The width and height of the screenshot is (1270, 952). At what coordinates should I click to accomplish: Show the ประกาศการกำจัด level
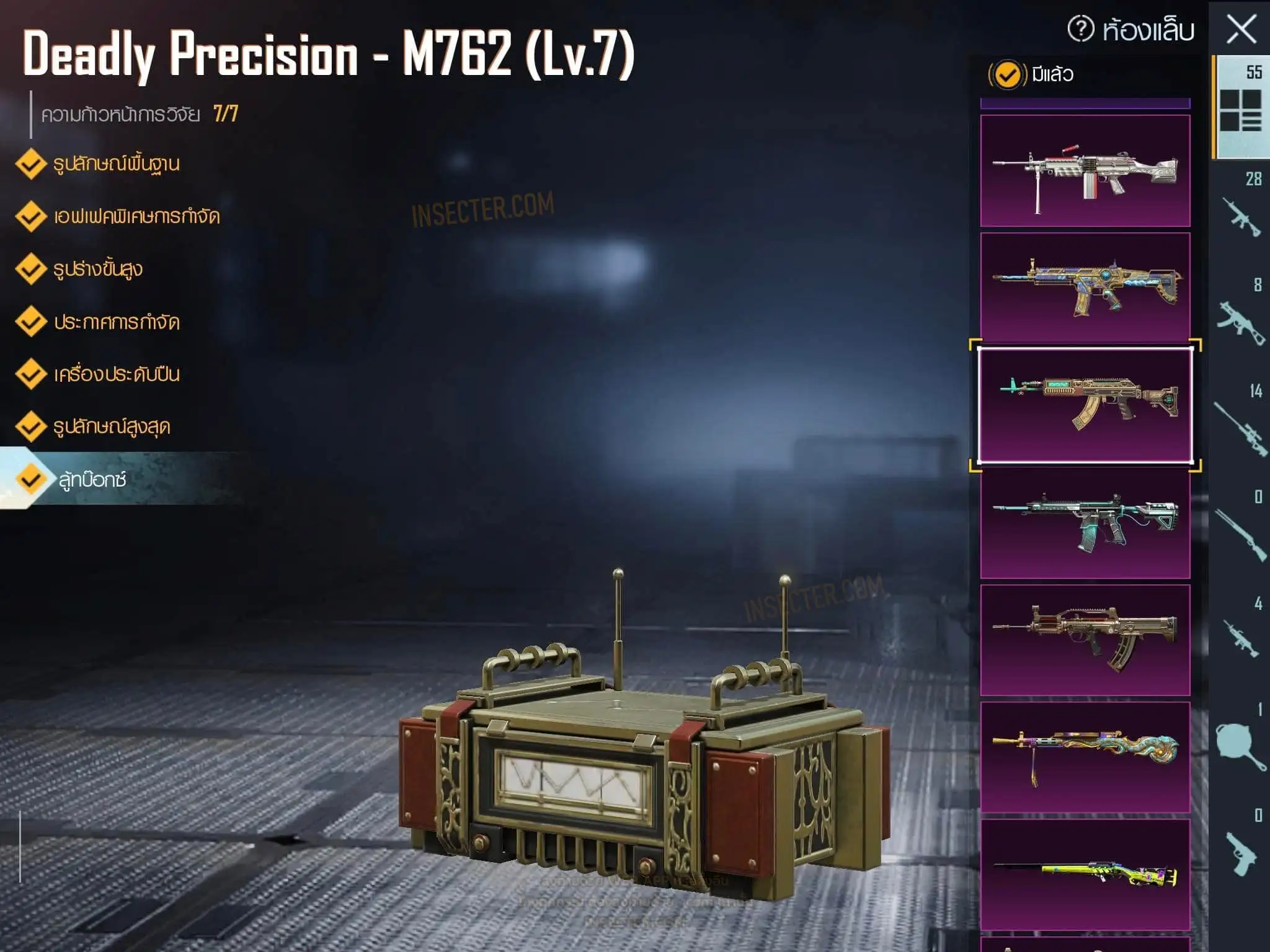[x=117, y=322]
